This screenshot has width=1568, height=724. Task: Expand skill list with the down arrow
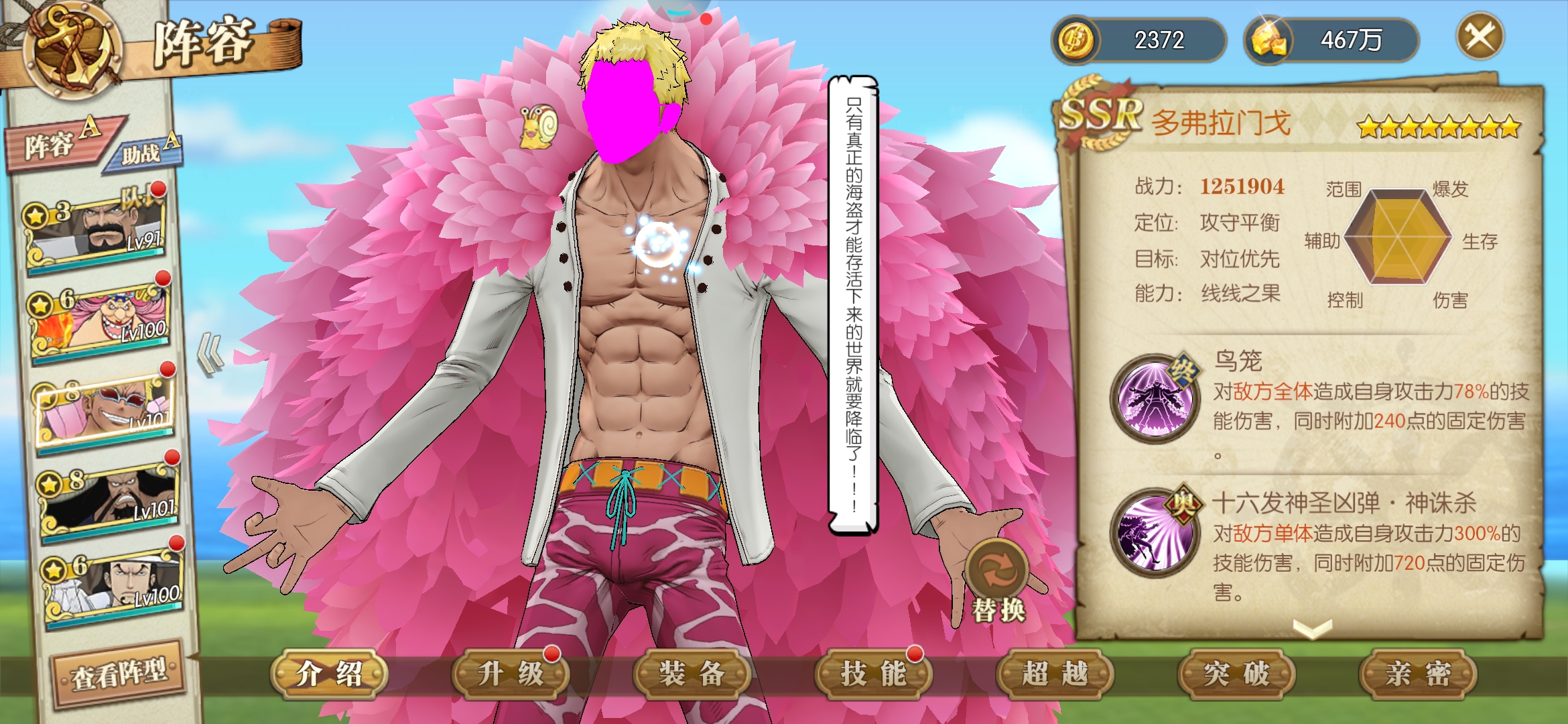pos(1311,628)
